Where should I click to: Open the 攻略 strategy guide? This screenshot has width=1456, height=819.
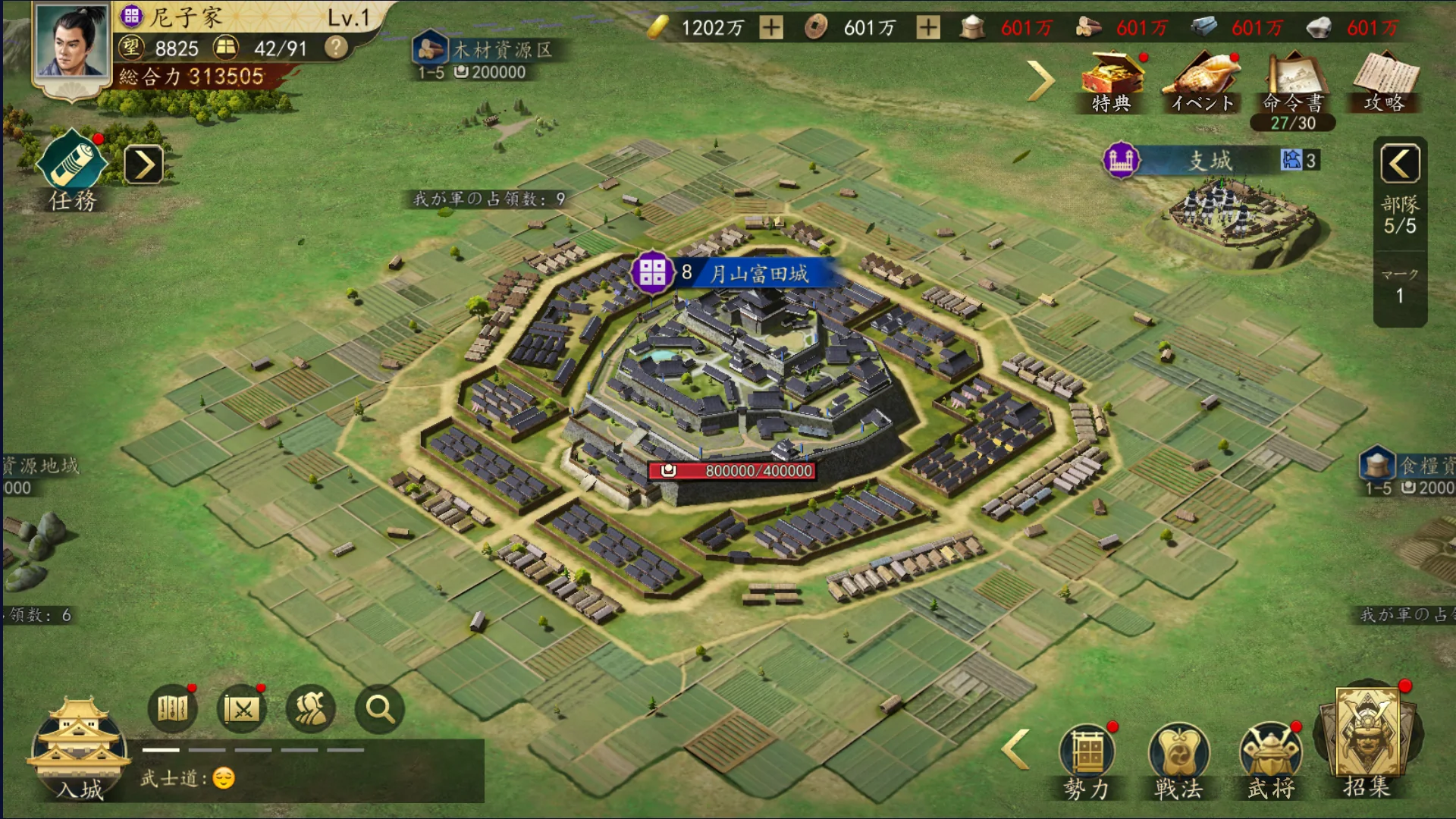point(1384,81)
